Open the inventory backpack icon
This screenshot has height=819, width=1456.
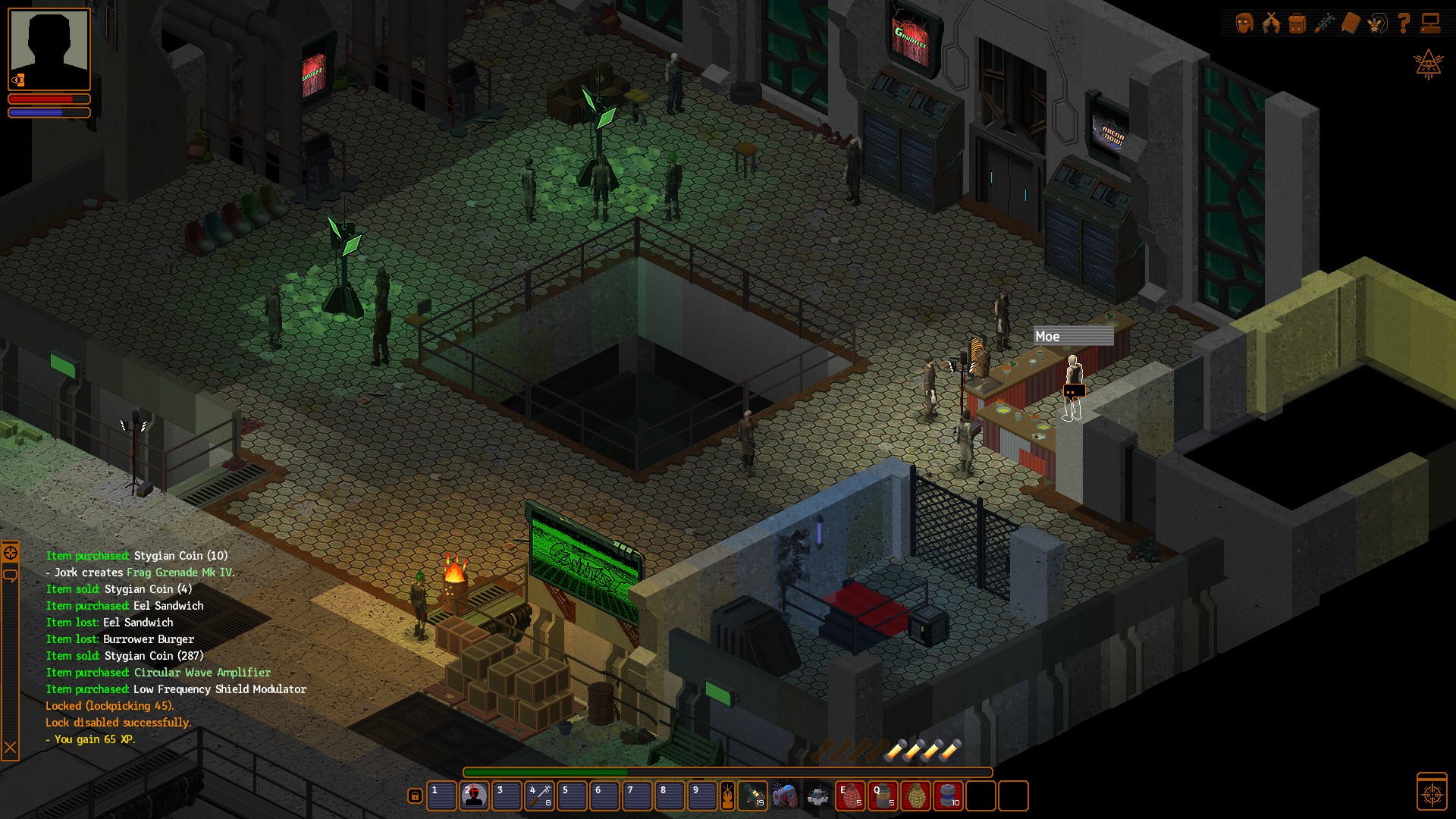point(1297,24)
